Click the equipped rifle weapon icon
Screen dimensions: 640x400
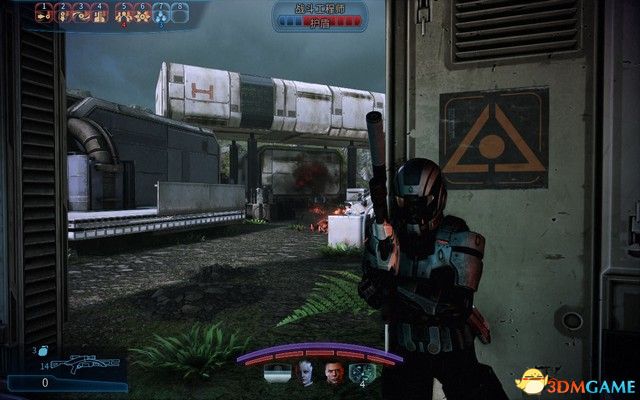point(80,364)
